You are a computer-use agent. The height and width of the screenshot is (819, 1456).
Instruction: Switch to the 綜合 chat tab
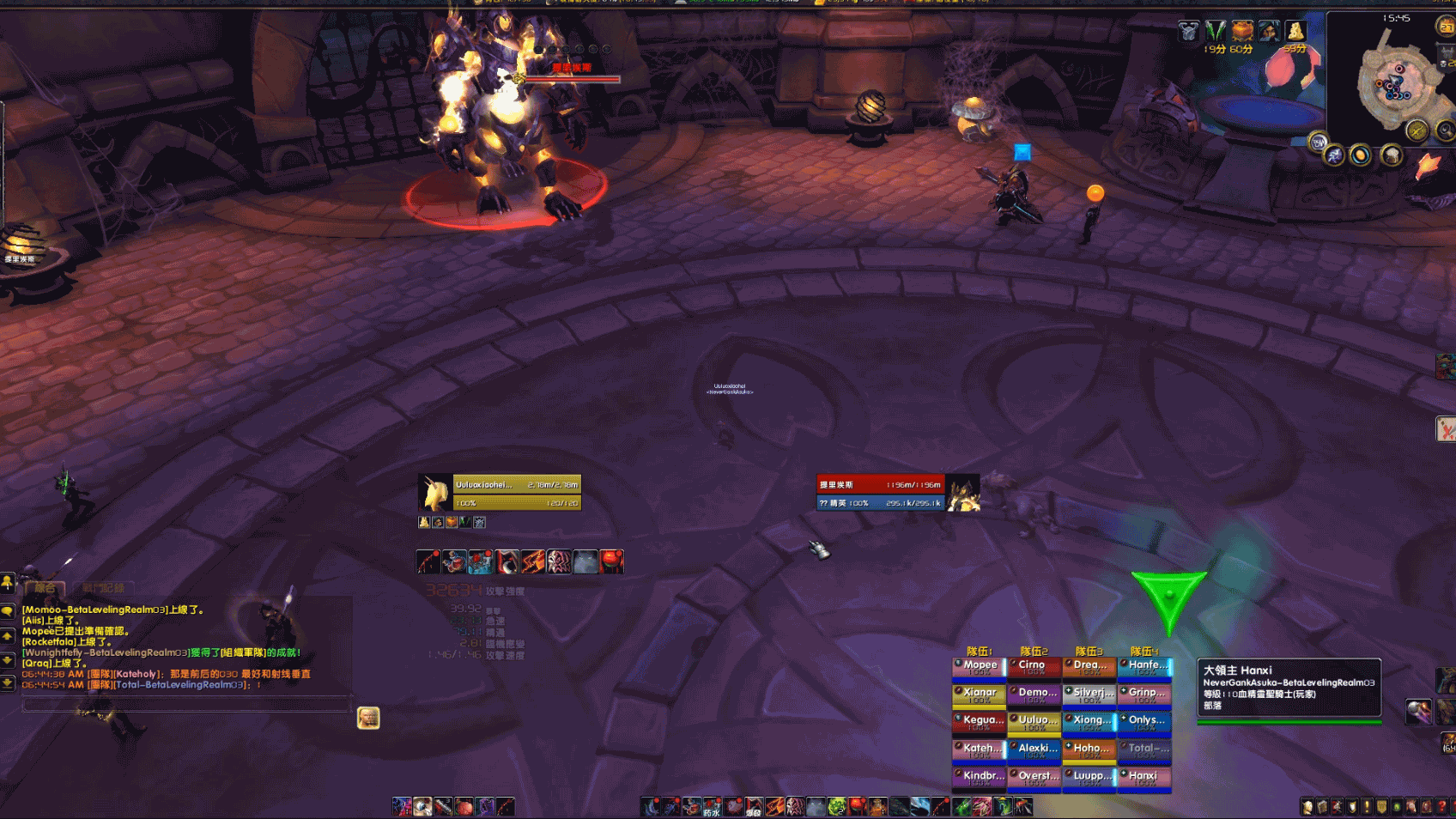click(x=45, y=588)
